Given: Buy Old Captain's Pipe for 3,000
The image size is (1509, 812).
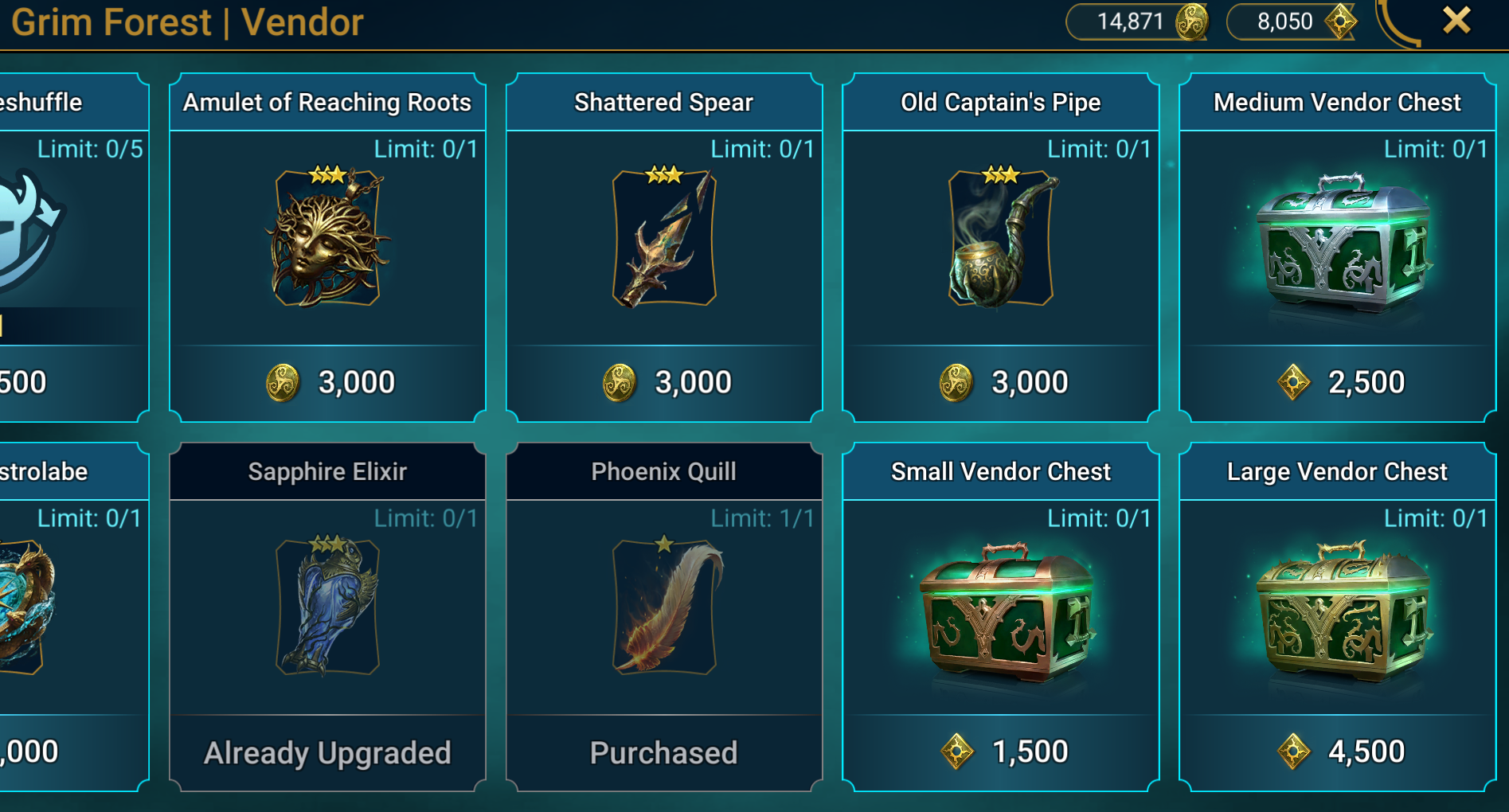Looking at the screenshot, I should click(x=1001, y=383).
